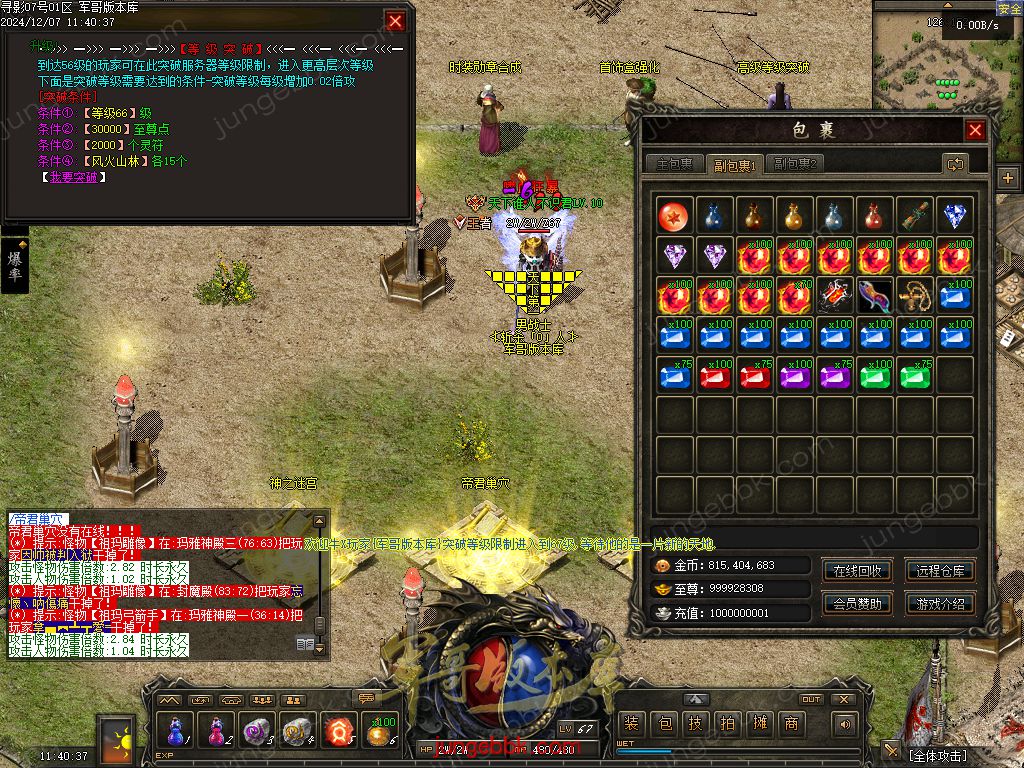Use the fire rune skill in hotbar slot 5
The height and width of the screenshot is (768, 1024).
coord(339,731)
